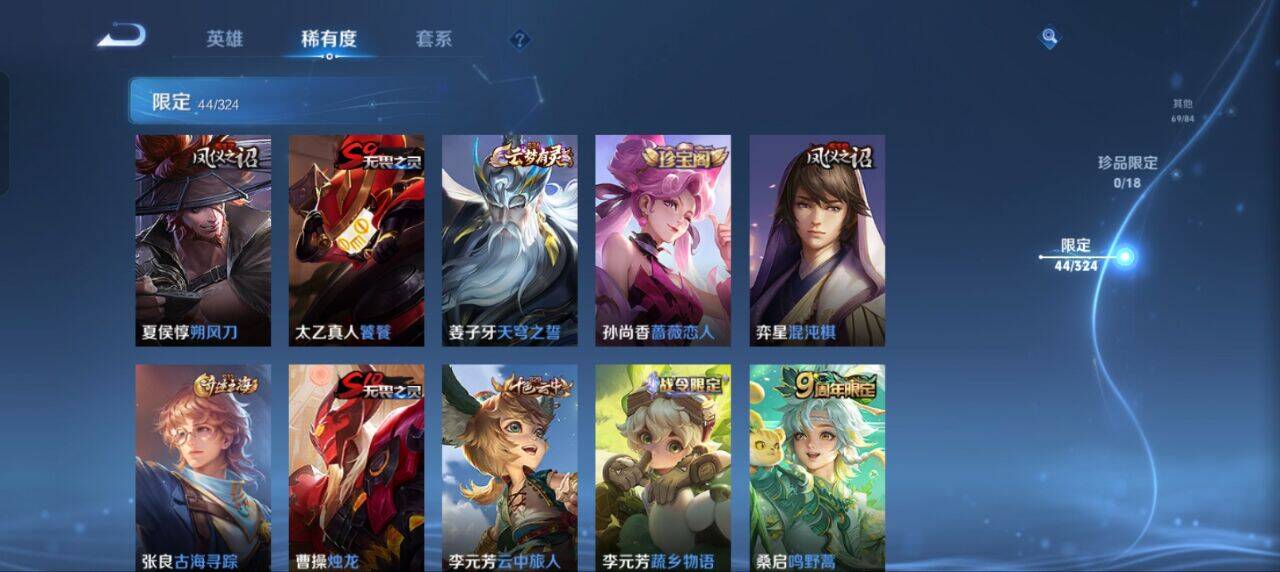View 弈星 混沌棋 skin card
The height and width of the screenshot is (572, 1280).
click(x=817, y=240)
